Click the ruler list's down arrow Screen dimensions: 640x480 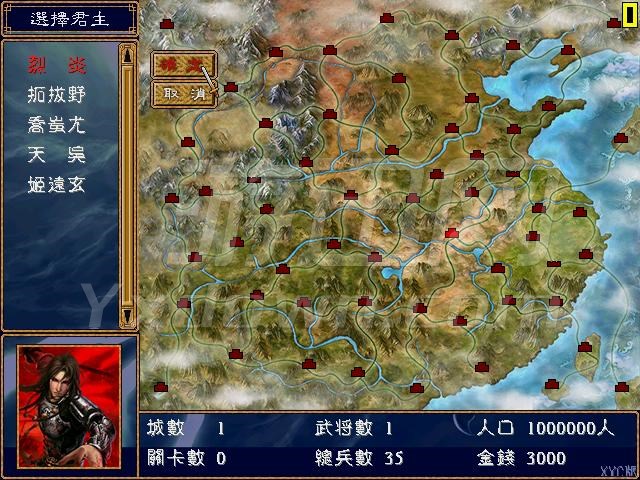[127, 316]
